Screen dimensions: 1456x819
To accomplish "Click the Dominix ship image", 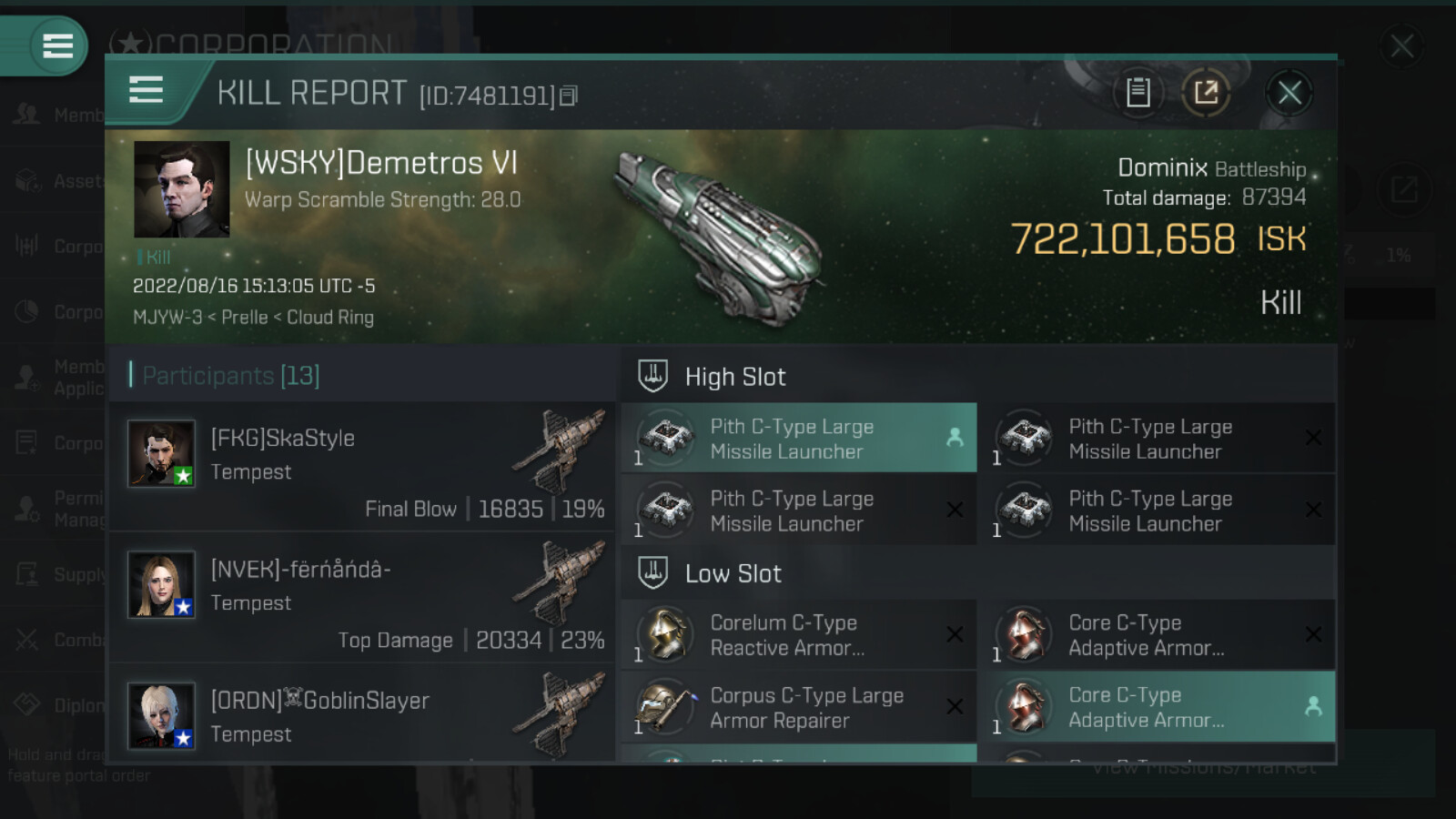I will click(x=719, y=238).
